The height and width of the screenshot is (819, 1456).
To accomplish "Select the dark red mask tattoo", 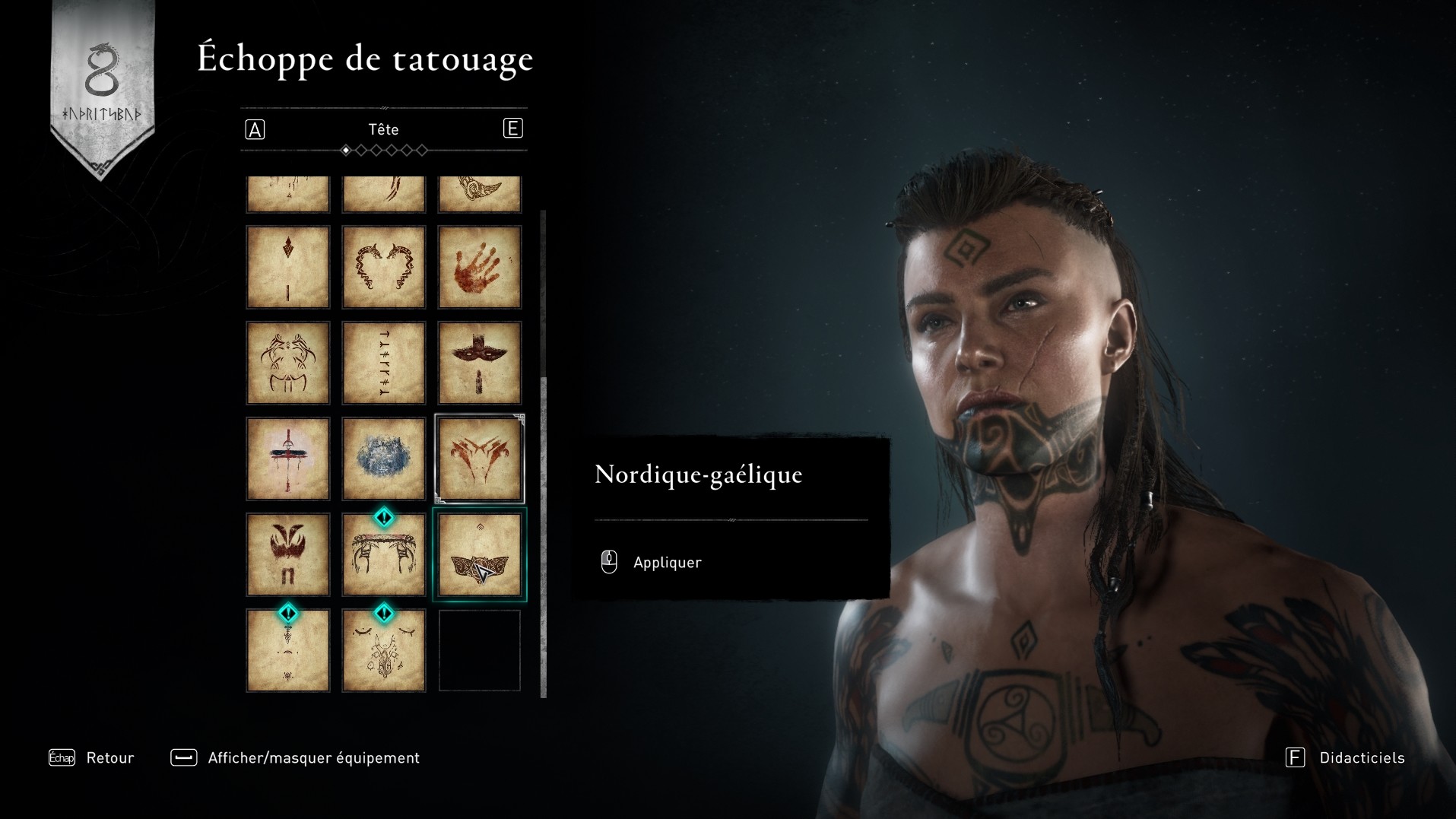I will coord(479,363).
